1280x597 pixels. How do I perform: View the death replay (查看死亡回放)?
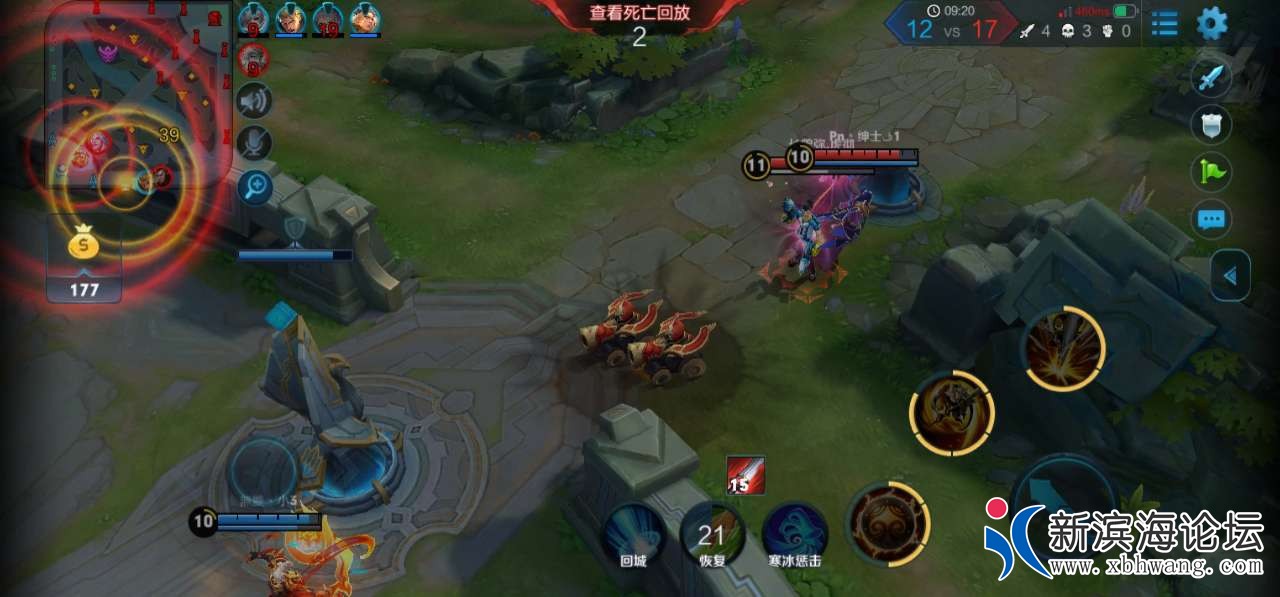[640, 14]
